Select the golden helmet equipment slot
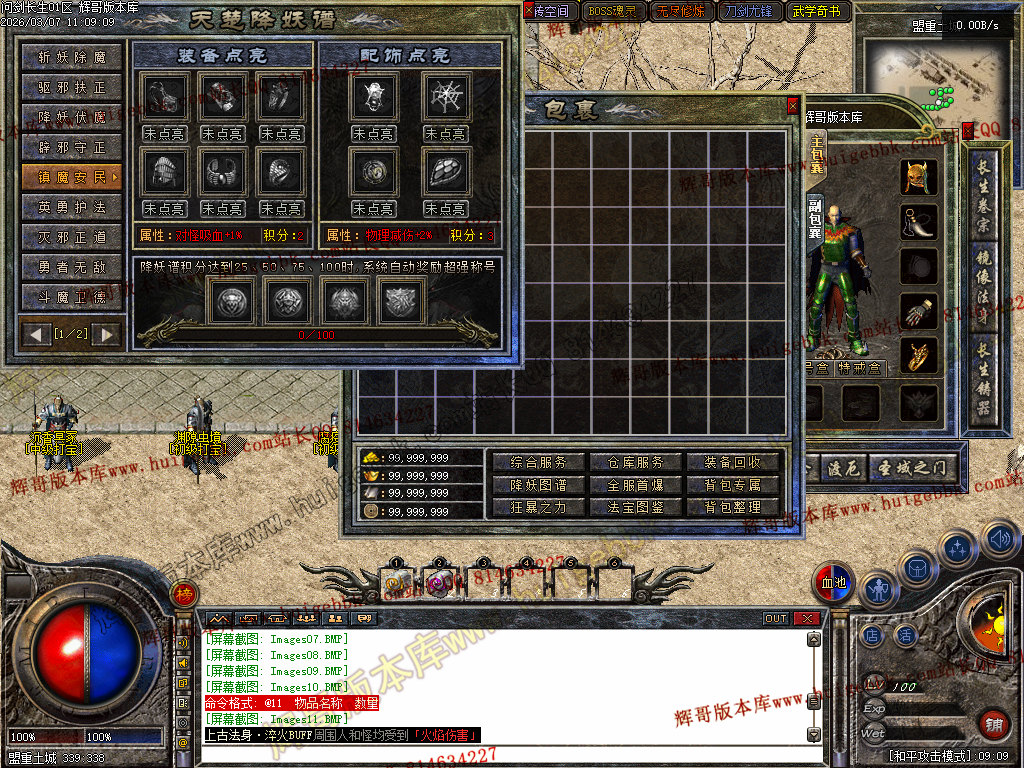This screenshot has width=1024, height=768. (x=915, y=178)
